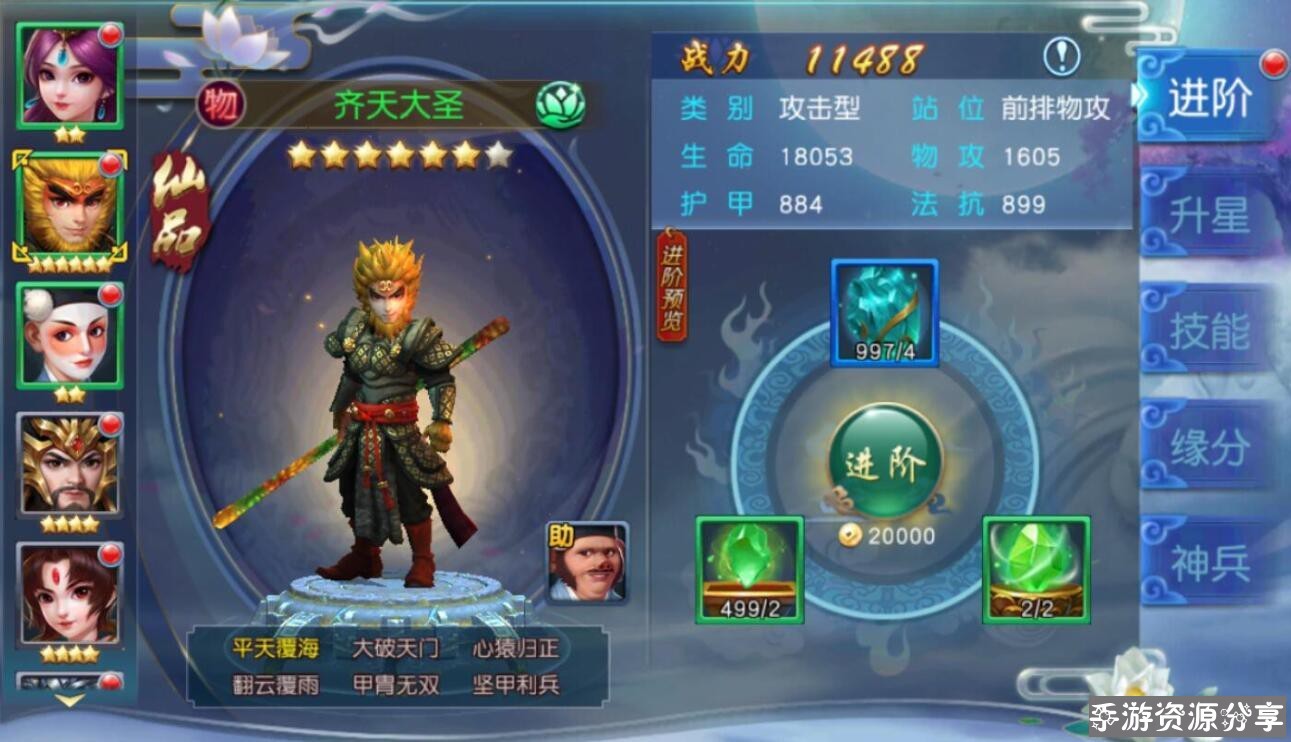Pick the white-faced opera character portrait

click(70, 335)
